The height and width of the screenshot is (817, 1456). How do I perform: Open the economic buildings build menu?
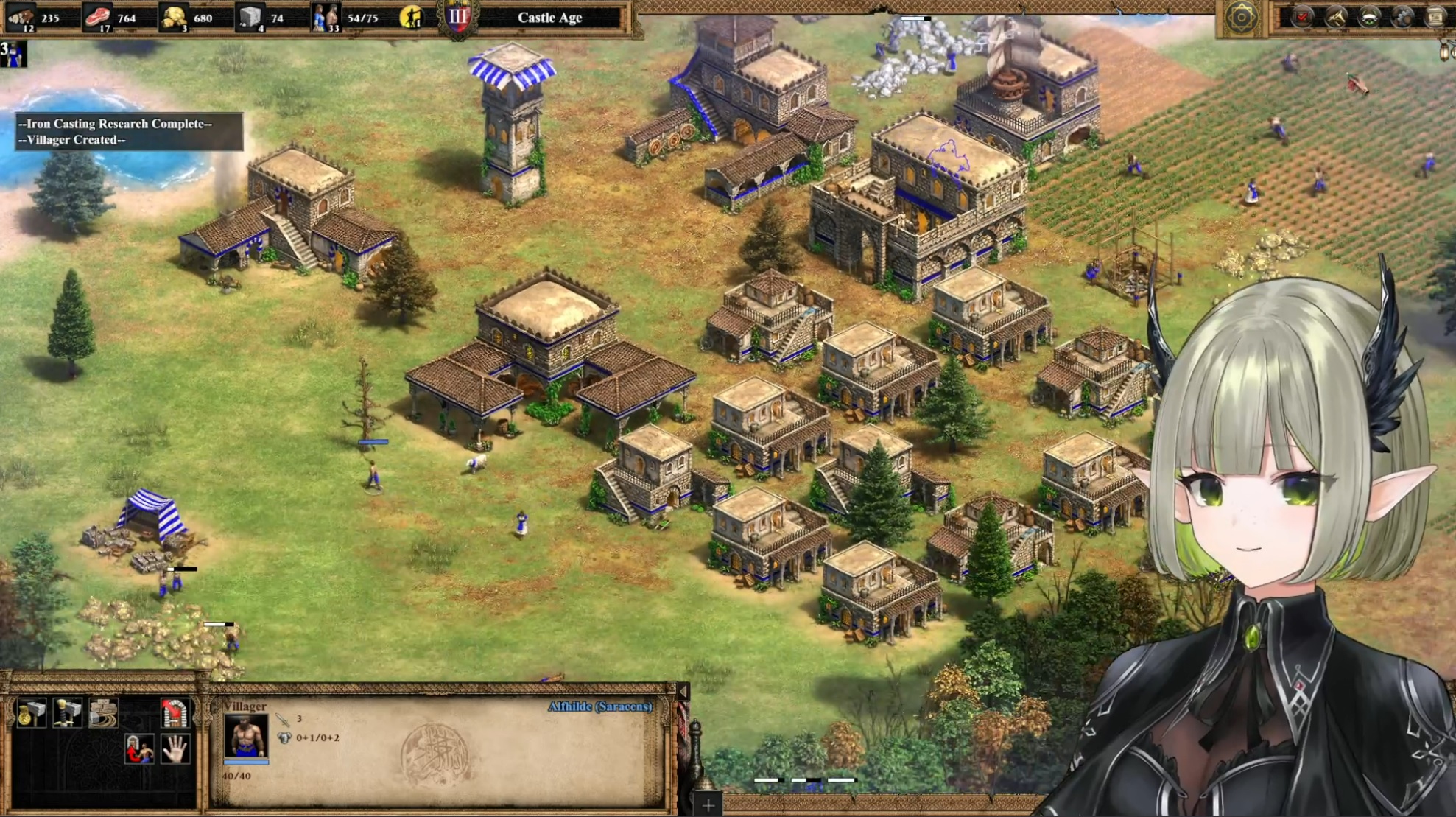(x=31, y=712)
